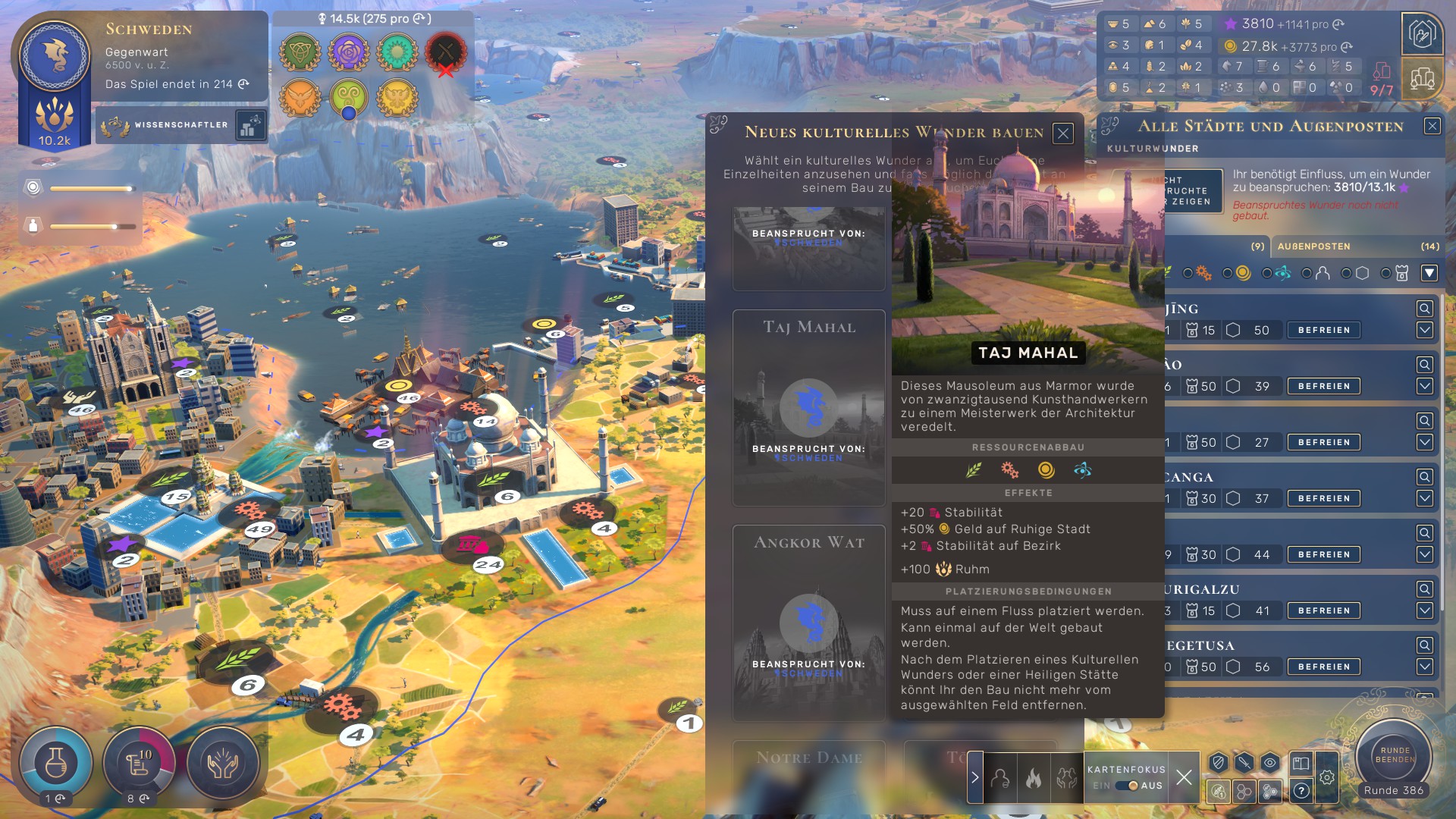
Task: Open the question mark help
Action: pyautogui.click(x=1301, y=791)
